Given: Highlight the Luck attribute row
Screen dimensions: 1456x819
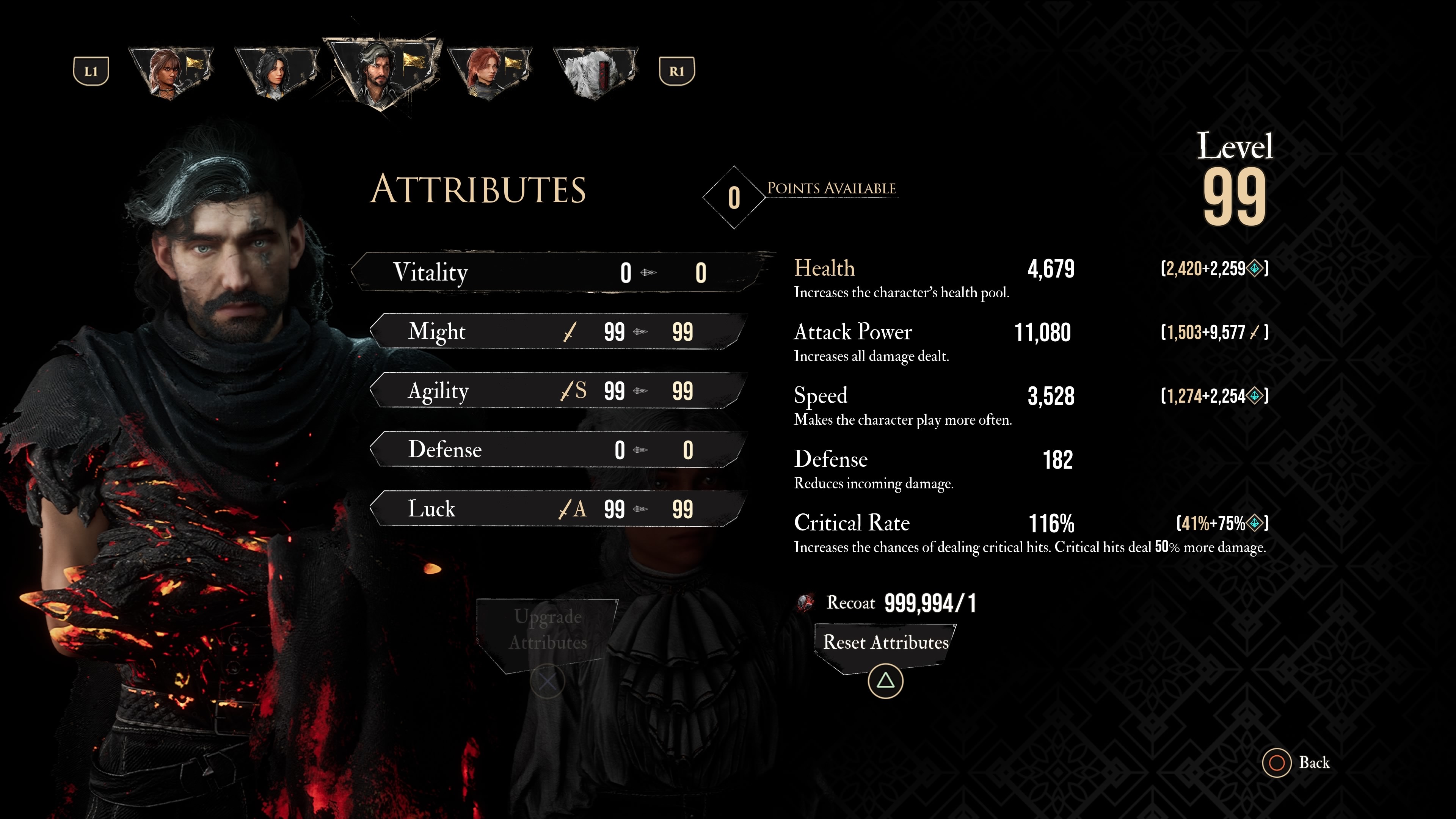Looking at the screenshot, I should click(x=557, y=509).
